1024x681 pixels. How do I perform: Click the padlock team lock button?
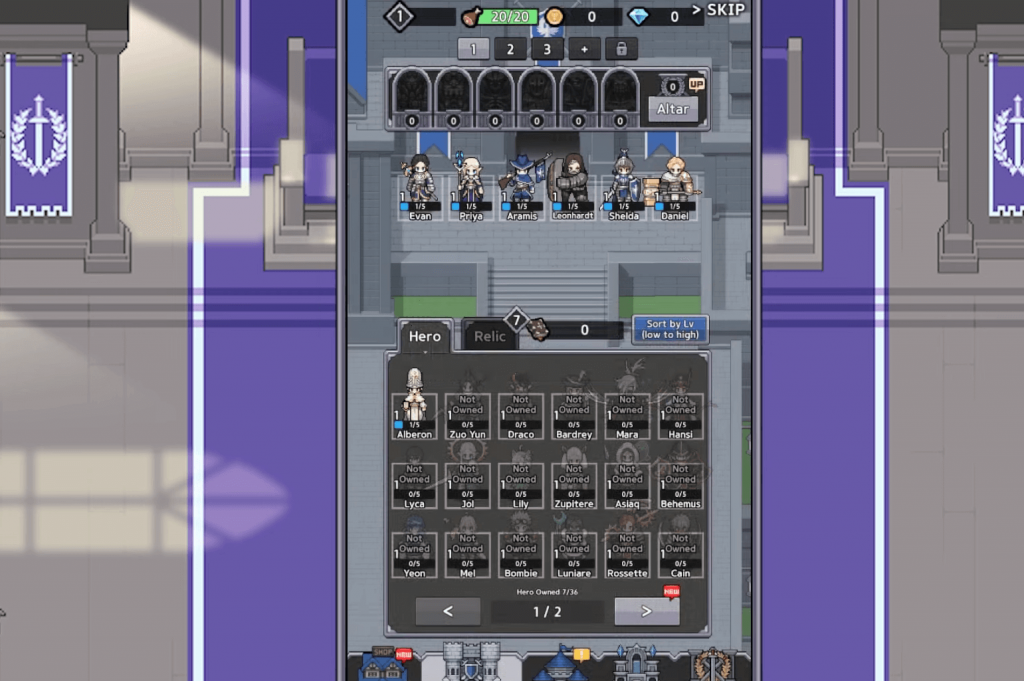tap(620, 48)
